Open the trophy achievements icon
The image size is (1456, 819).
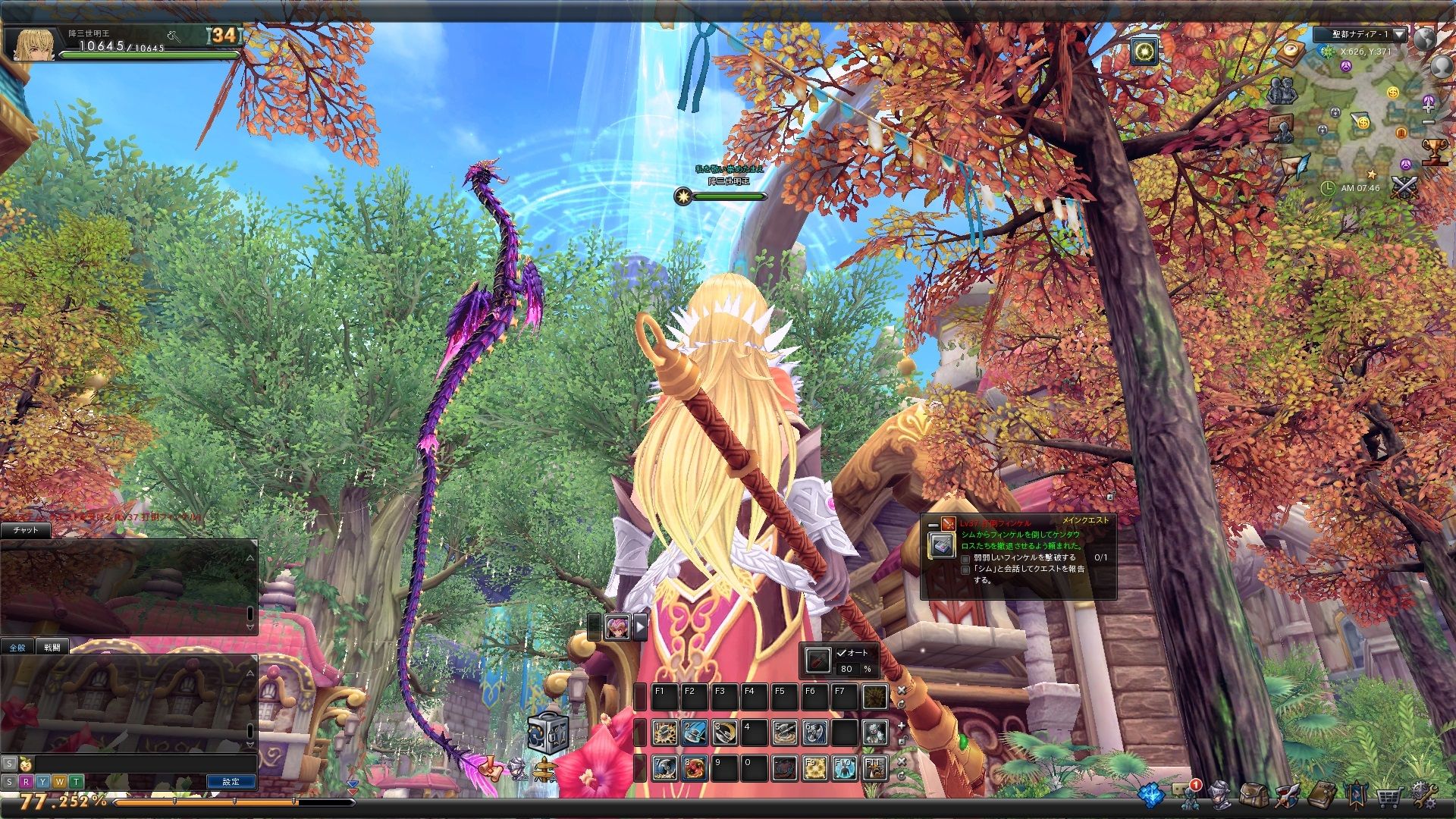point(1433,152)
